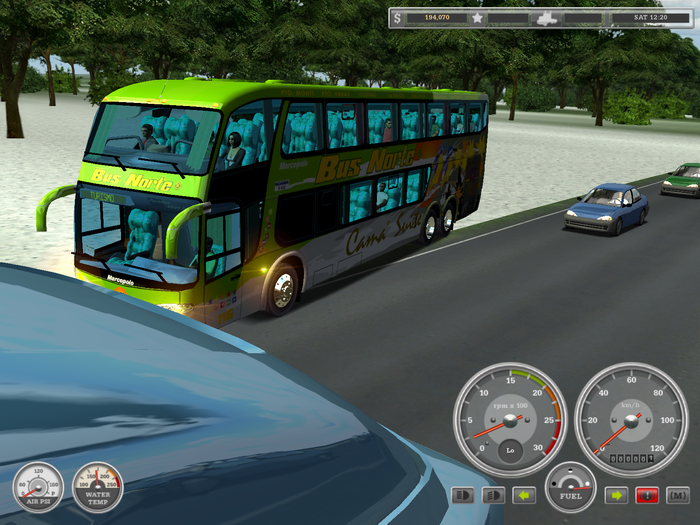
Task: Toggle the high beam headlights indicator
Action: click(464, 495)
